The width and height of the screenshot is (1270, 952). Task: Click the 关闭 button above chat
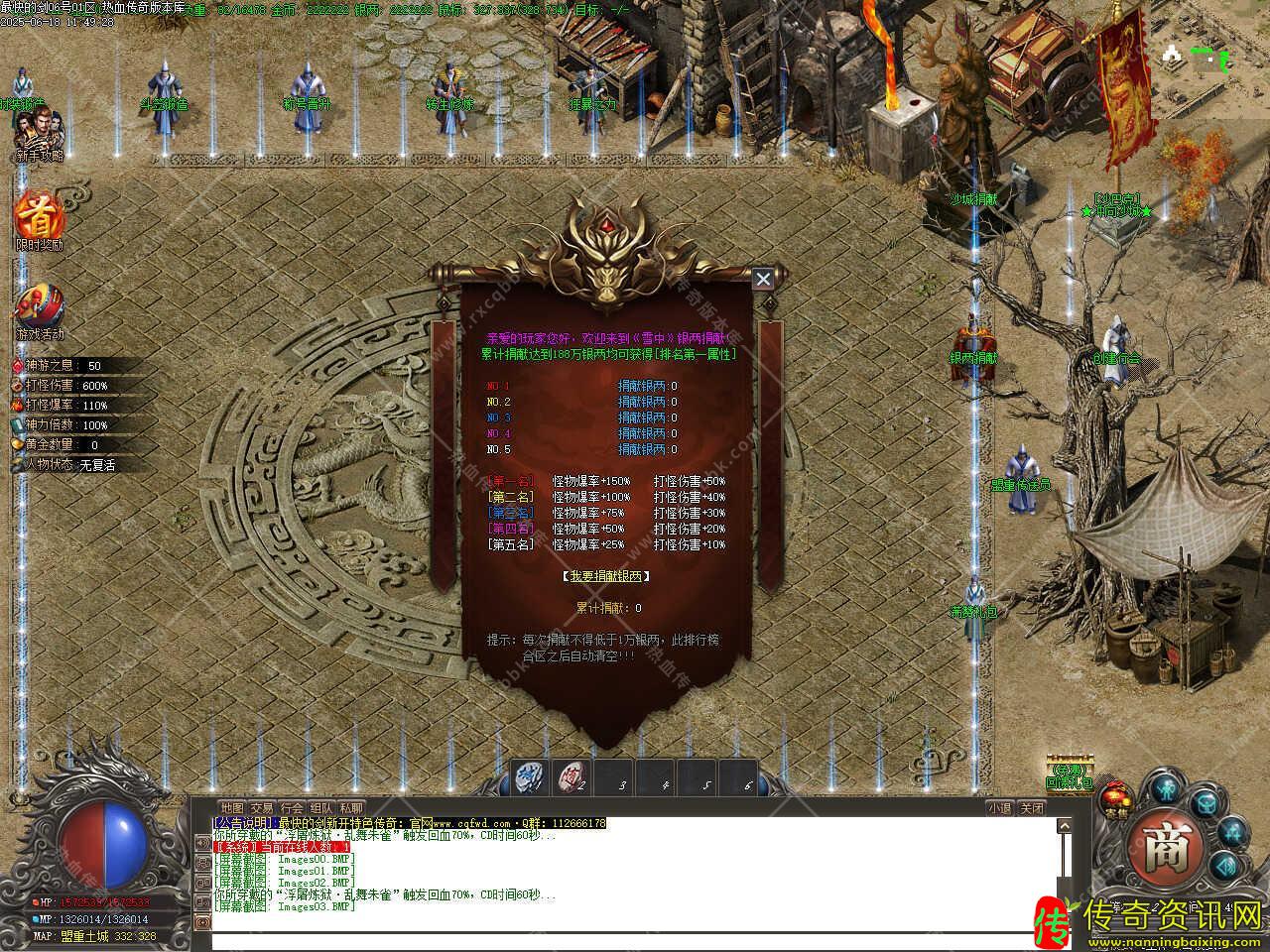pos(1032,808)
